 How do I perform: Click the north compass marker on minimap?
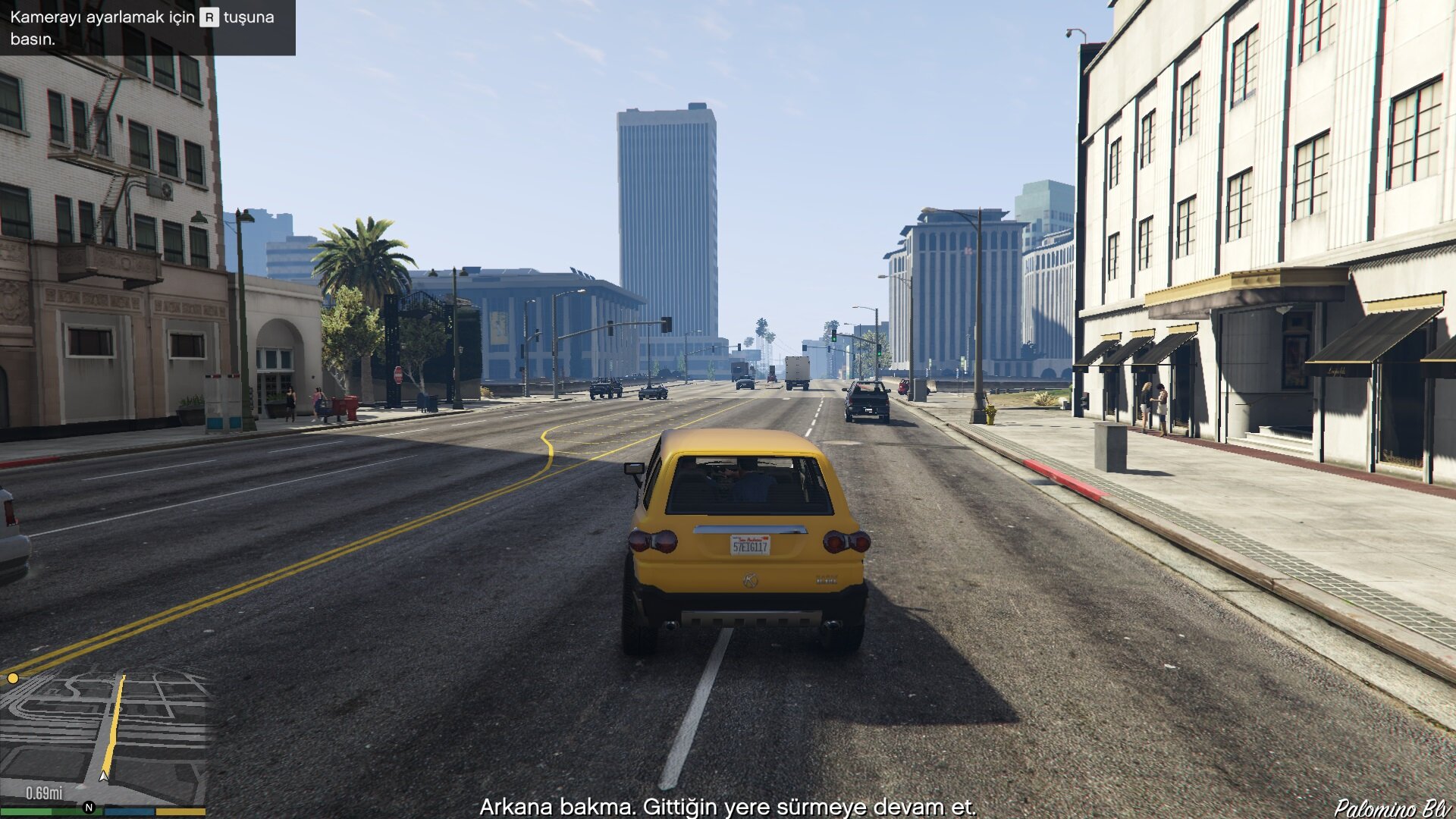[89, 808]
